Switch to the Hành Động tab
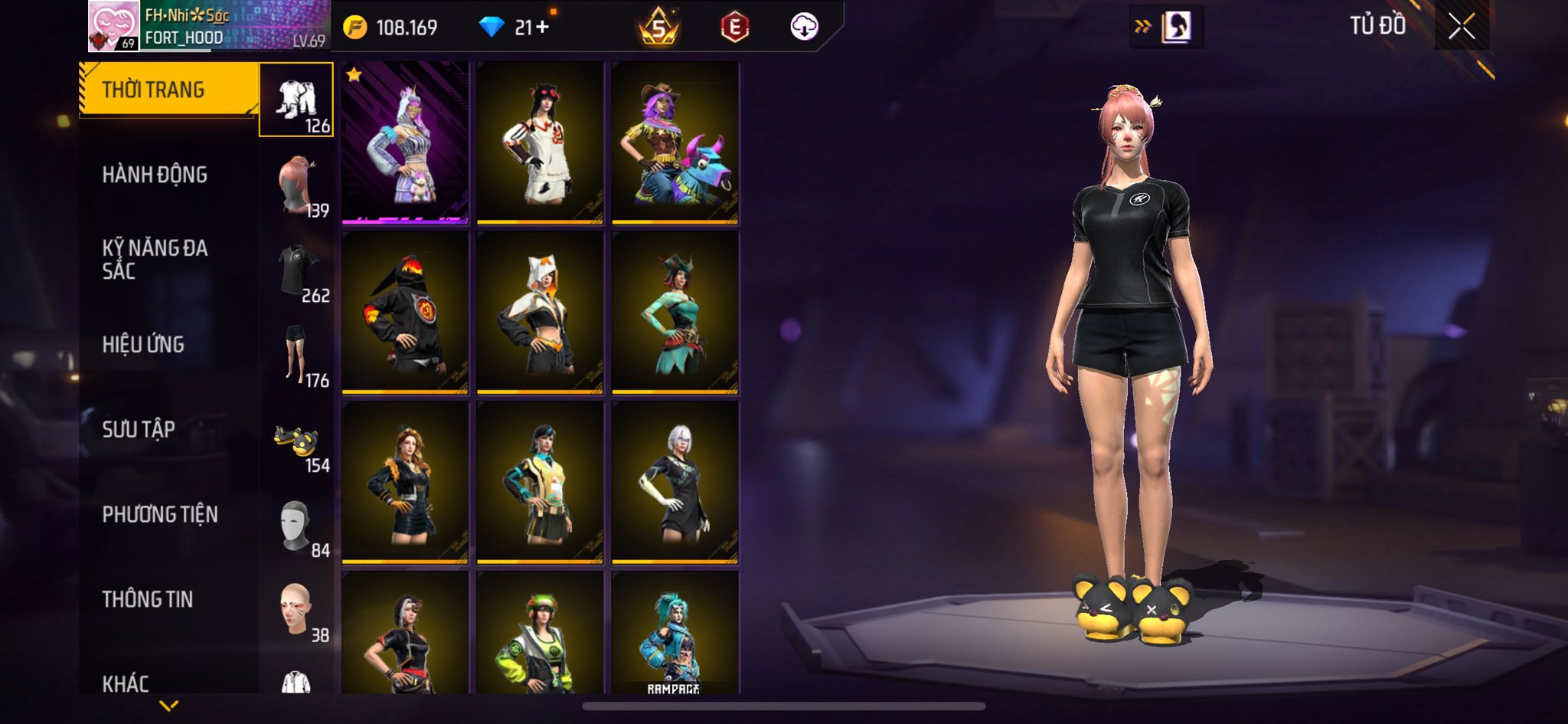 click(x=155, y=175)
